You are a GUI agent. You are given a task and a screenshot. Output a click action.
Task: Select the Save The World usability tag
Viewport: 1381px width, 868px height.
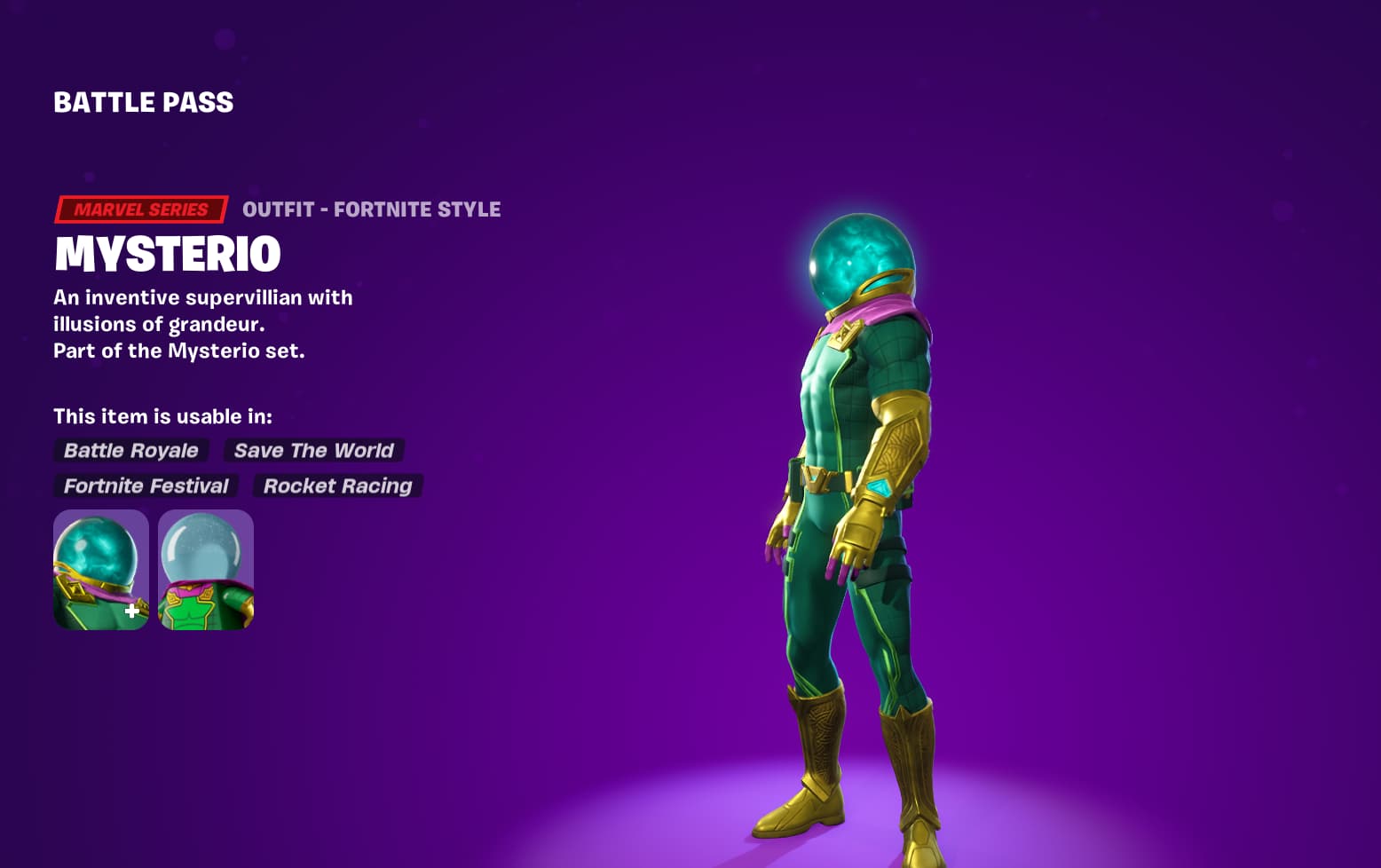tap(313, 450)
